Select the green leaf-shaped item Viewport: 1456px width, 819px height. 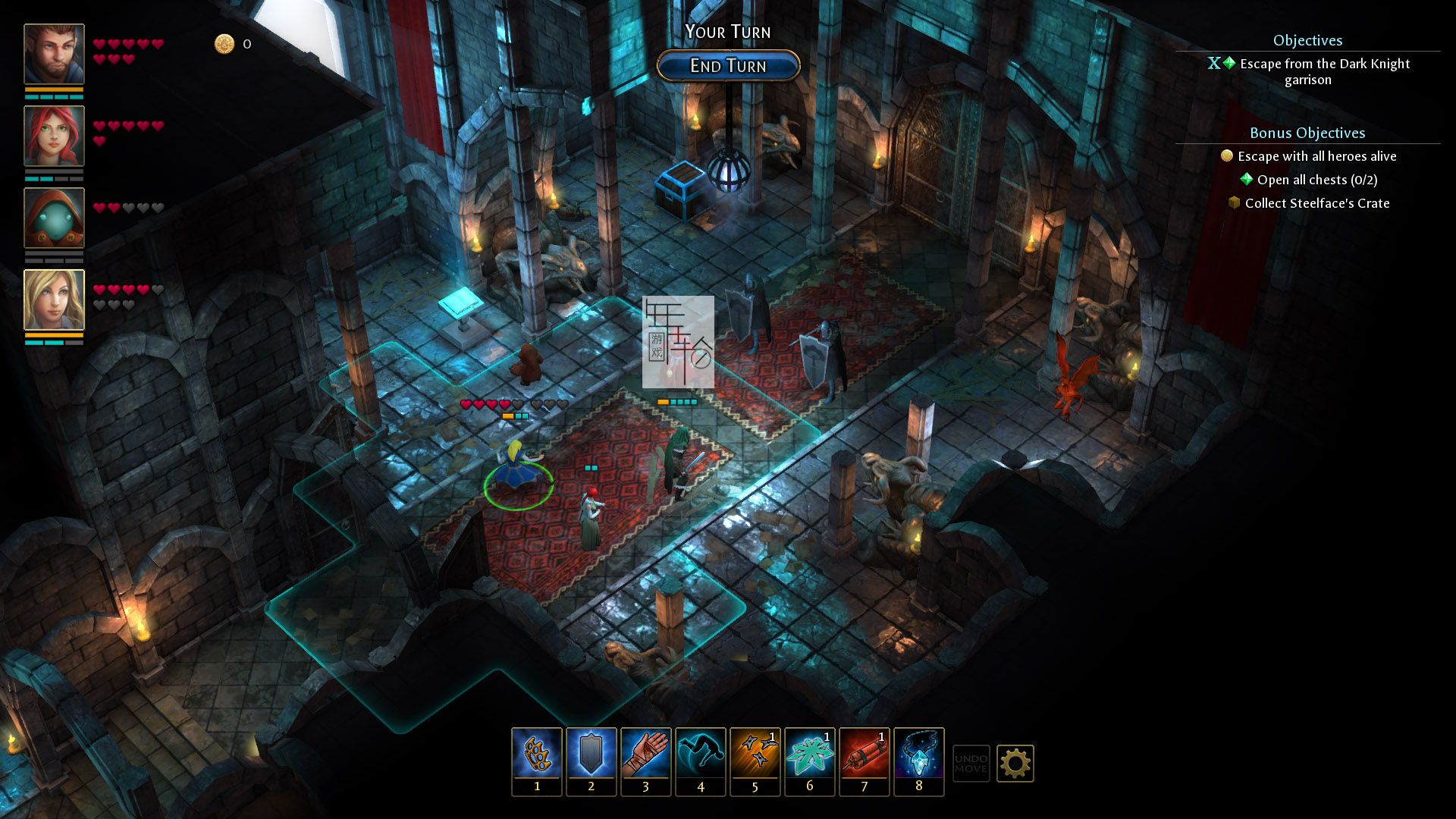(x=810, y=755)
